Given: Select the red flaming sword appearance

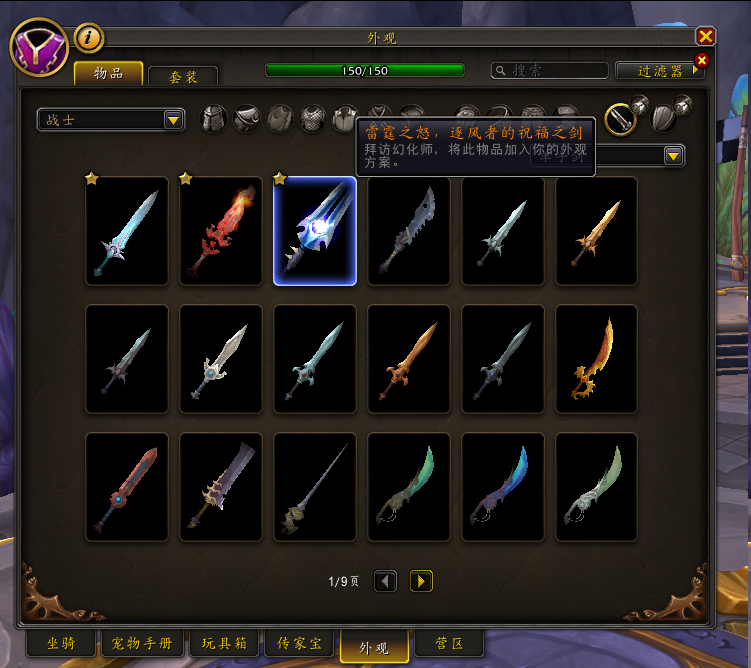Looking at the screenshot, I should 221,231.
